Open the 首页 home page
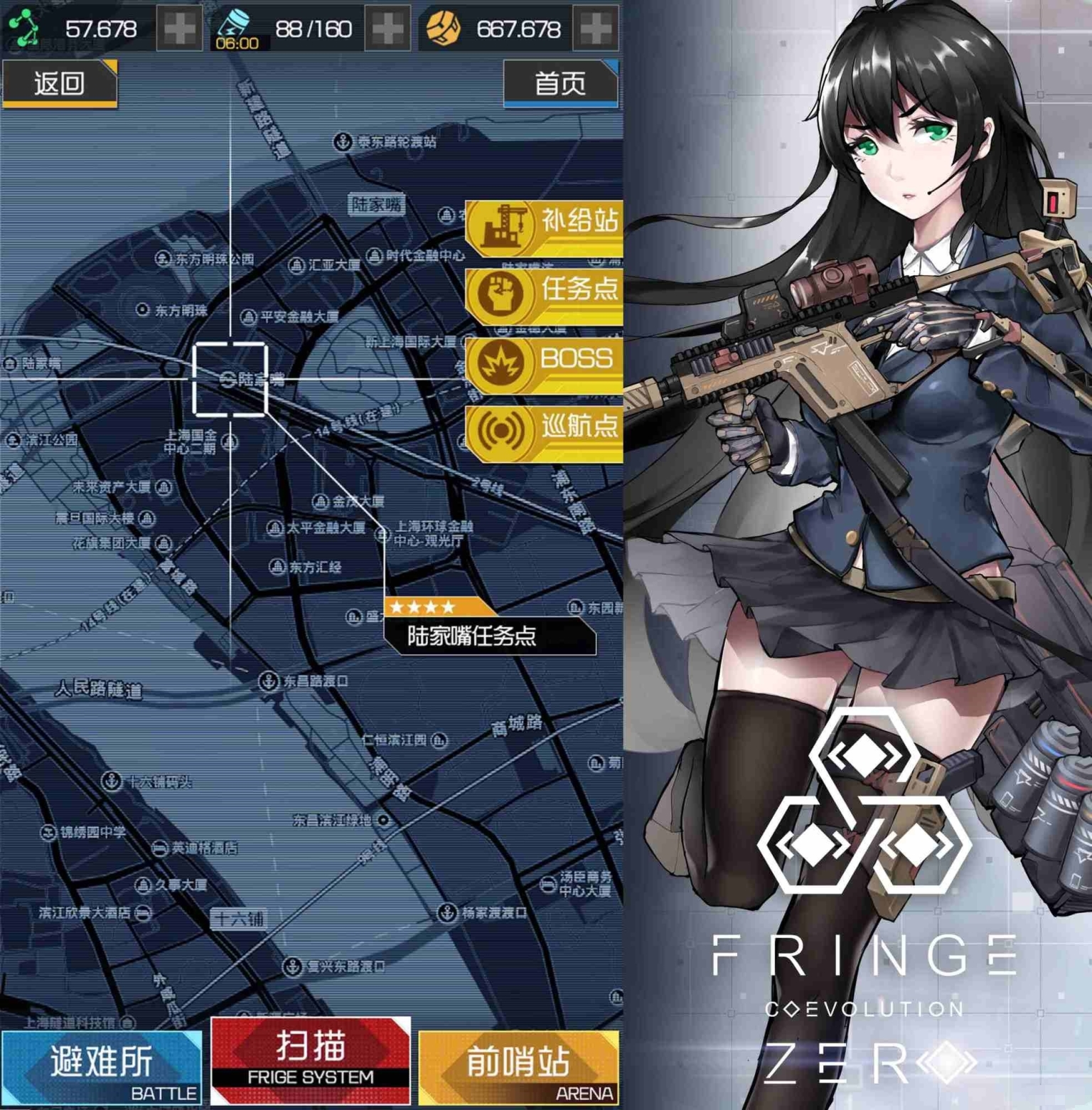Screen dimensions: 1092x1110 (x=560, y=83)
